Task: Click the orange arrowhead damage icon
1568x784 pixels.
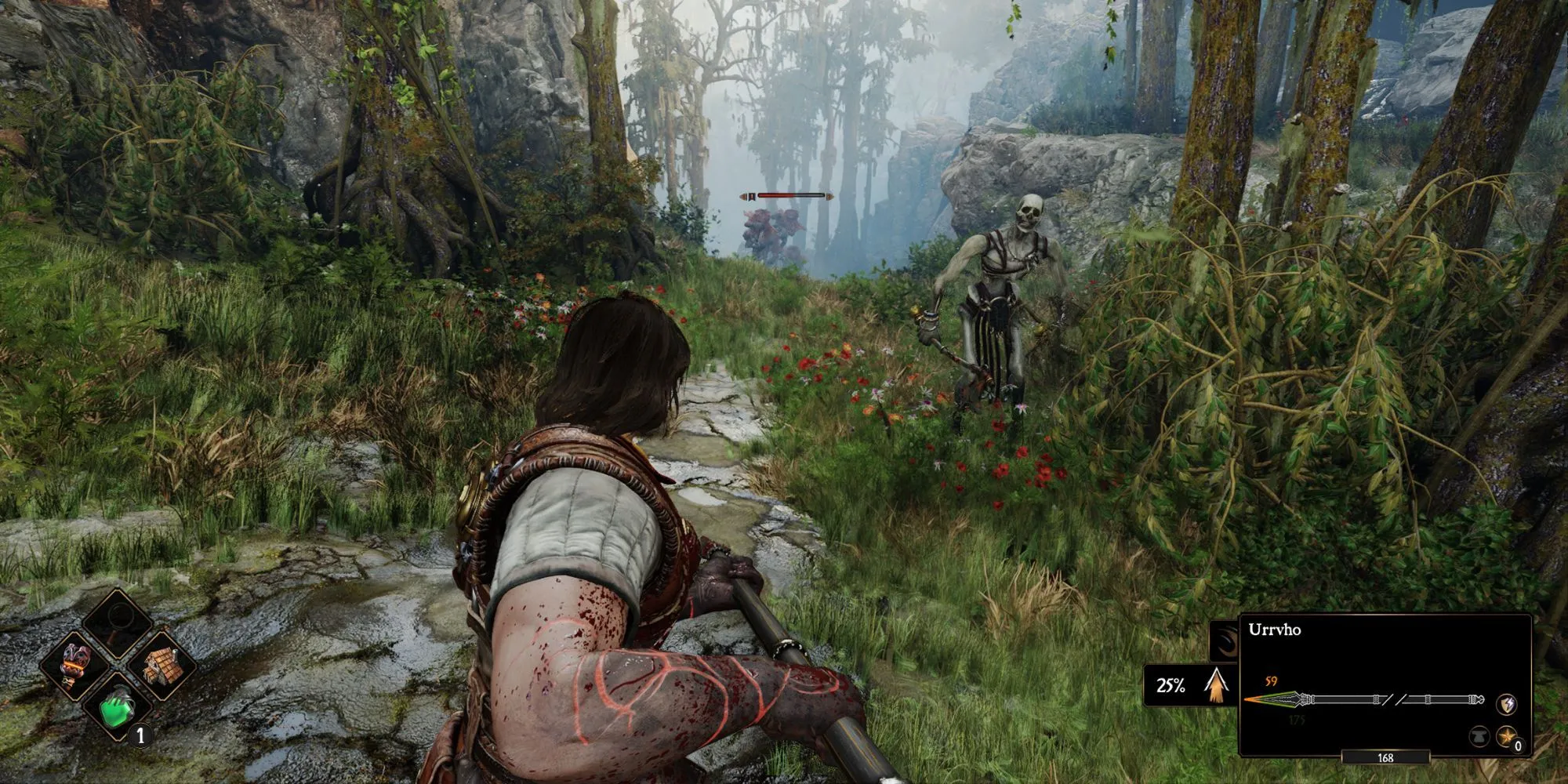Action: (x=1216, y=685)
